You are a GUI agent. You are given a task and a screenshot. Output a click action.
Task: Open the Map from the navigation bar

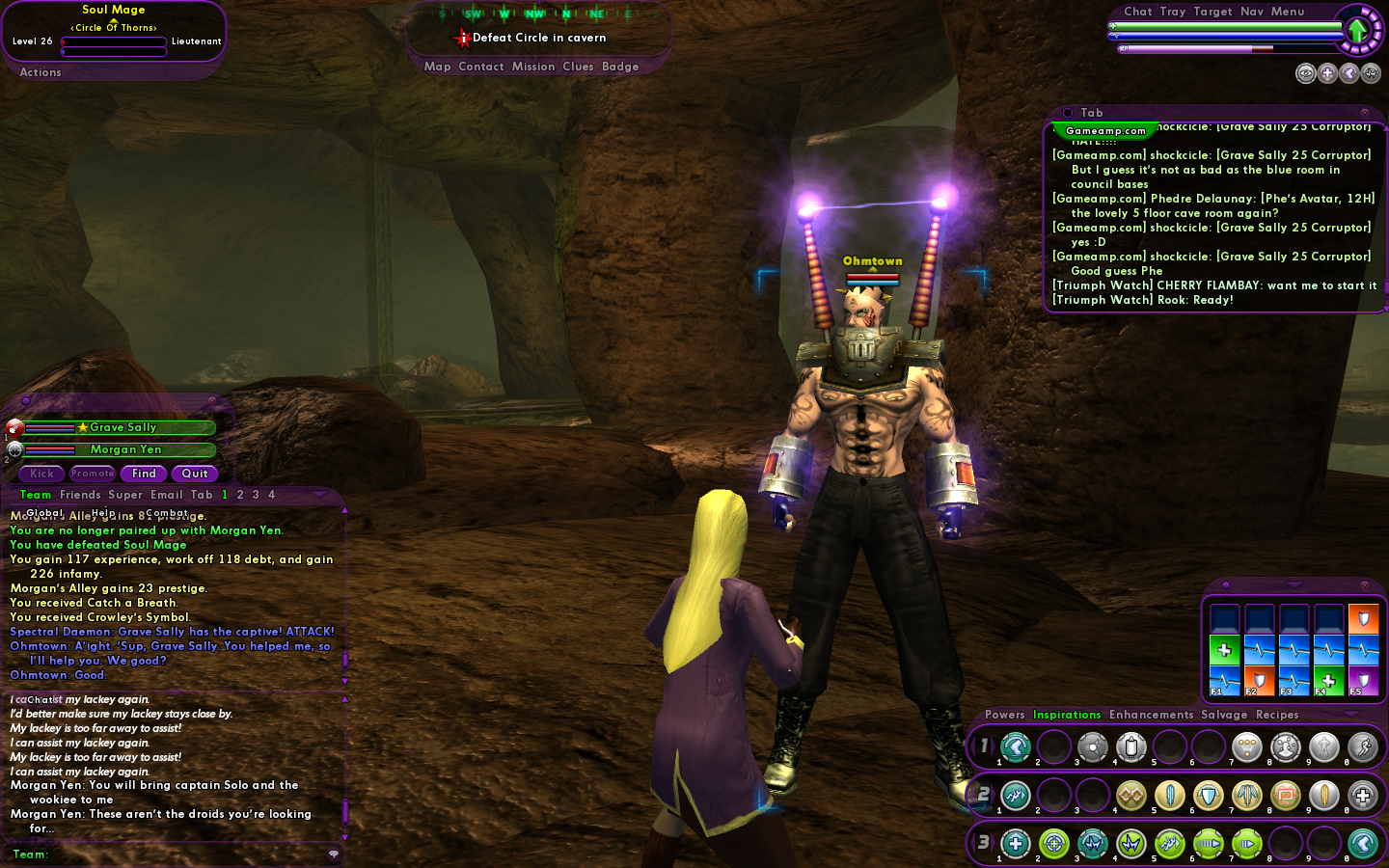pos(437,67)
